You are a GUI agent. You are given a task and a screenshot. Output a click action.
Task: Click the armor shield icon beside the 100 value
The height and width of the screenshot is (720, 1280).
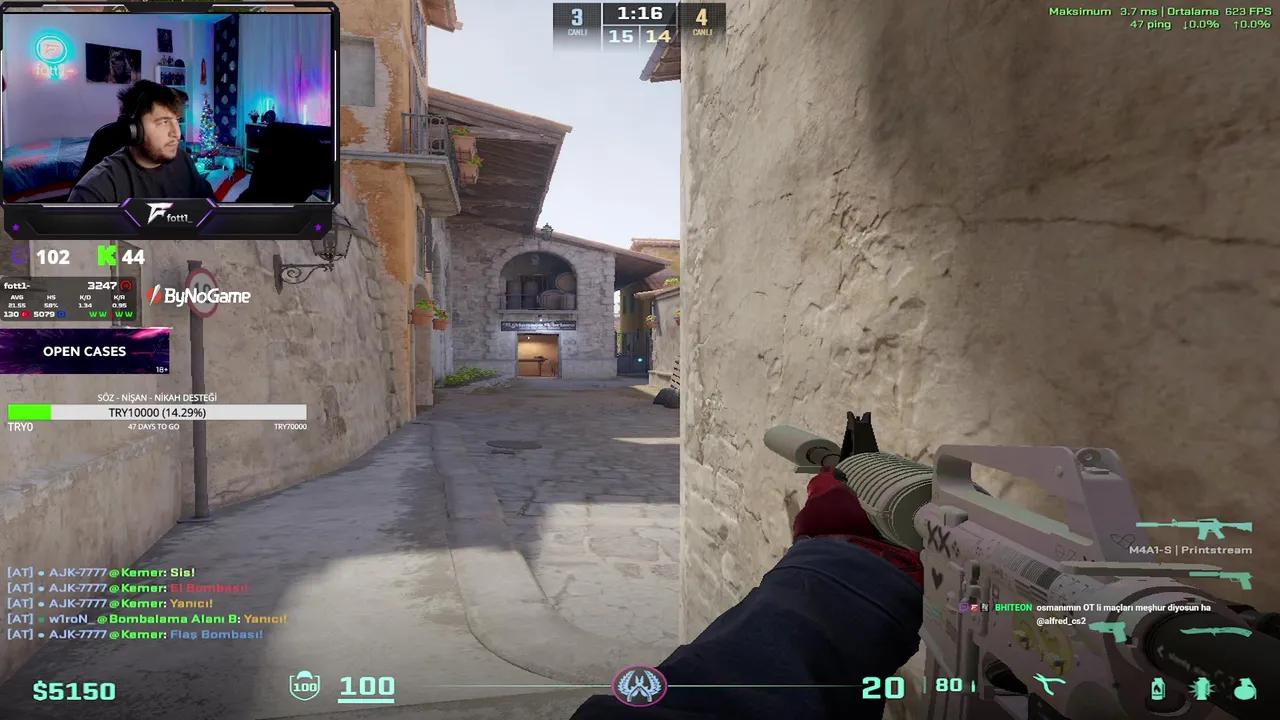303,687
